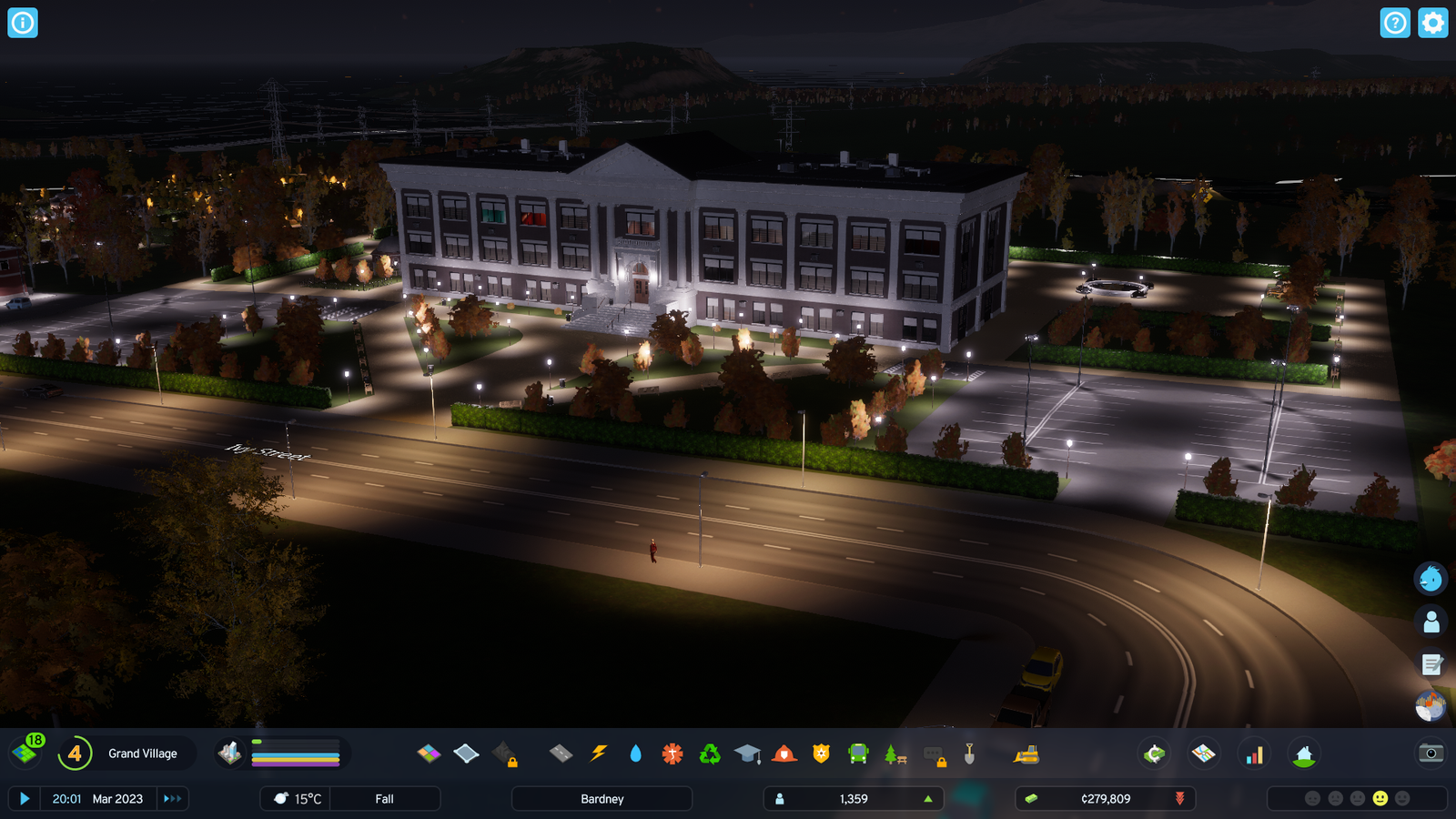Open photo mode with the camera icon

(x=1431, y=753)
